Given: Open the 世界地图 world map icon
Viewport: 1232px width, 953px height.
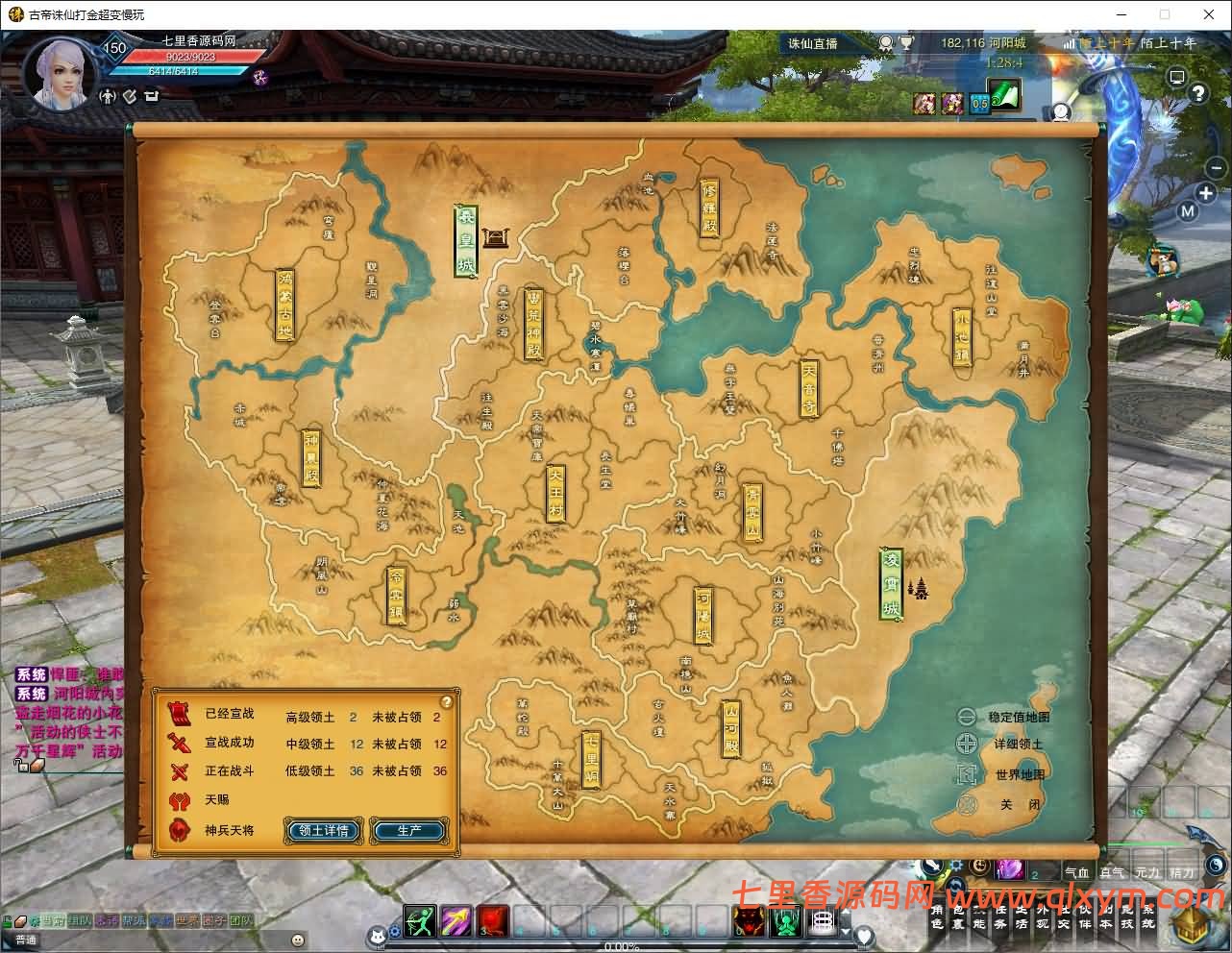Looking at the screenshot, I should tap(966, 773).
